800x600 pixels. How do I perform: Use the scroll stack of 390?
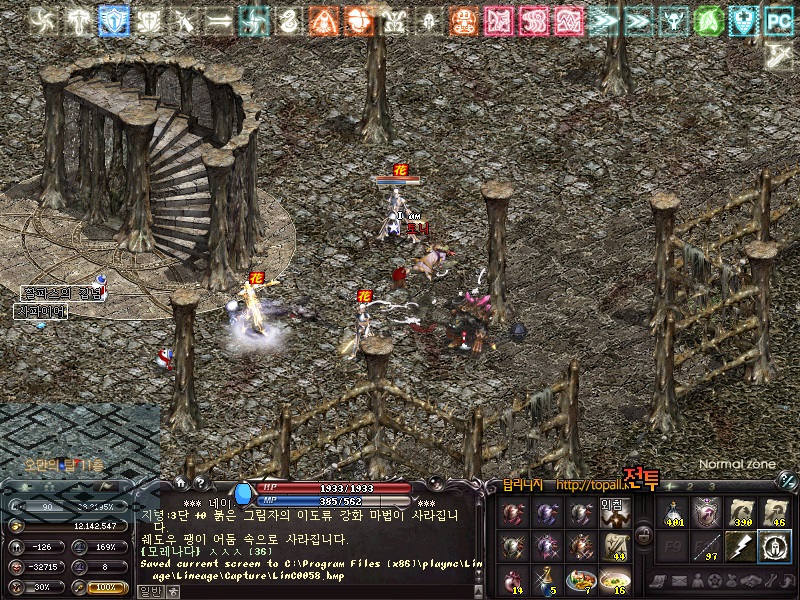click(742, 512)
